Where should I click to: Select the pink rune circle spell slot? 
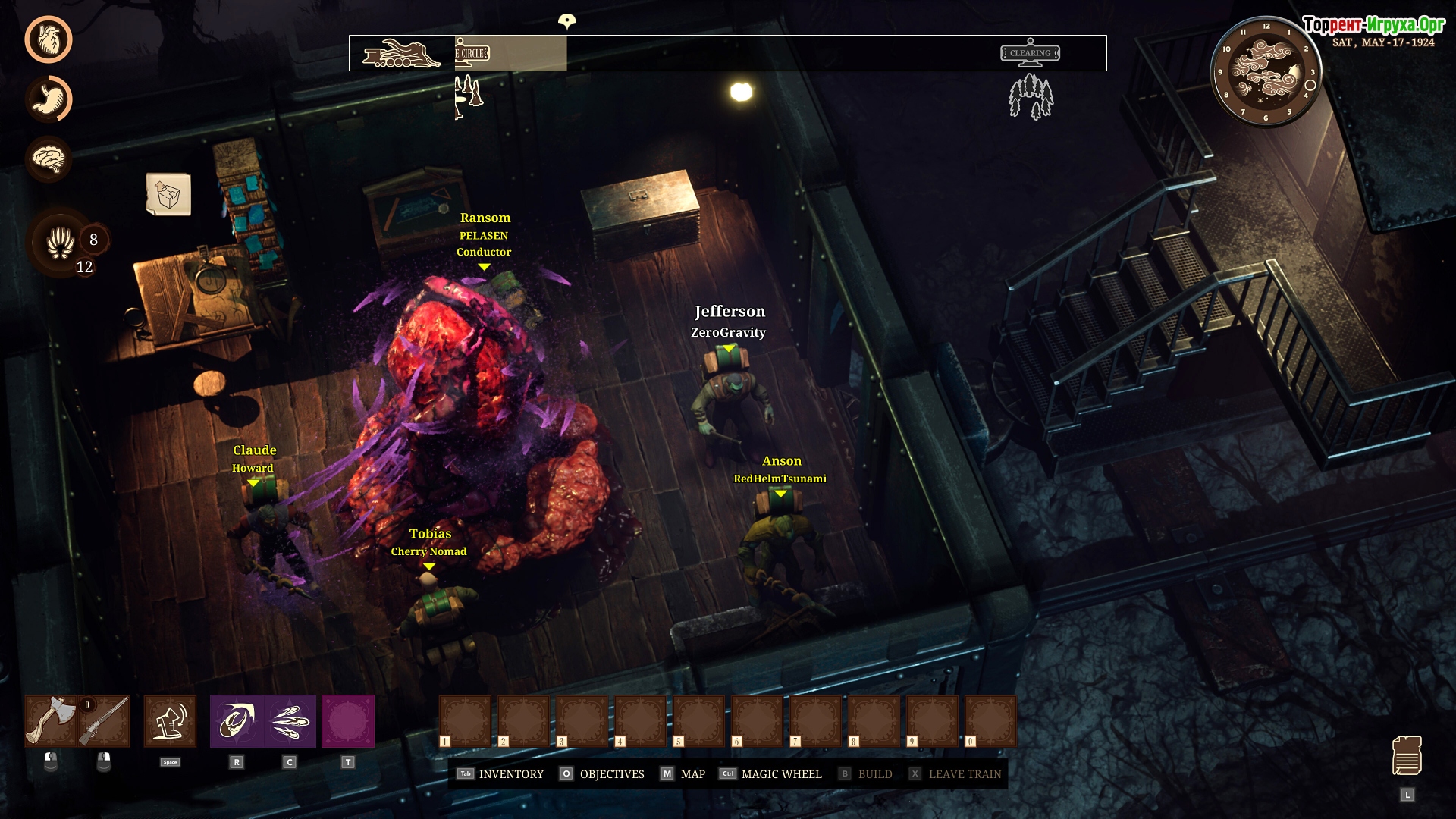pyautogui.click(x=348, y=721)
